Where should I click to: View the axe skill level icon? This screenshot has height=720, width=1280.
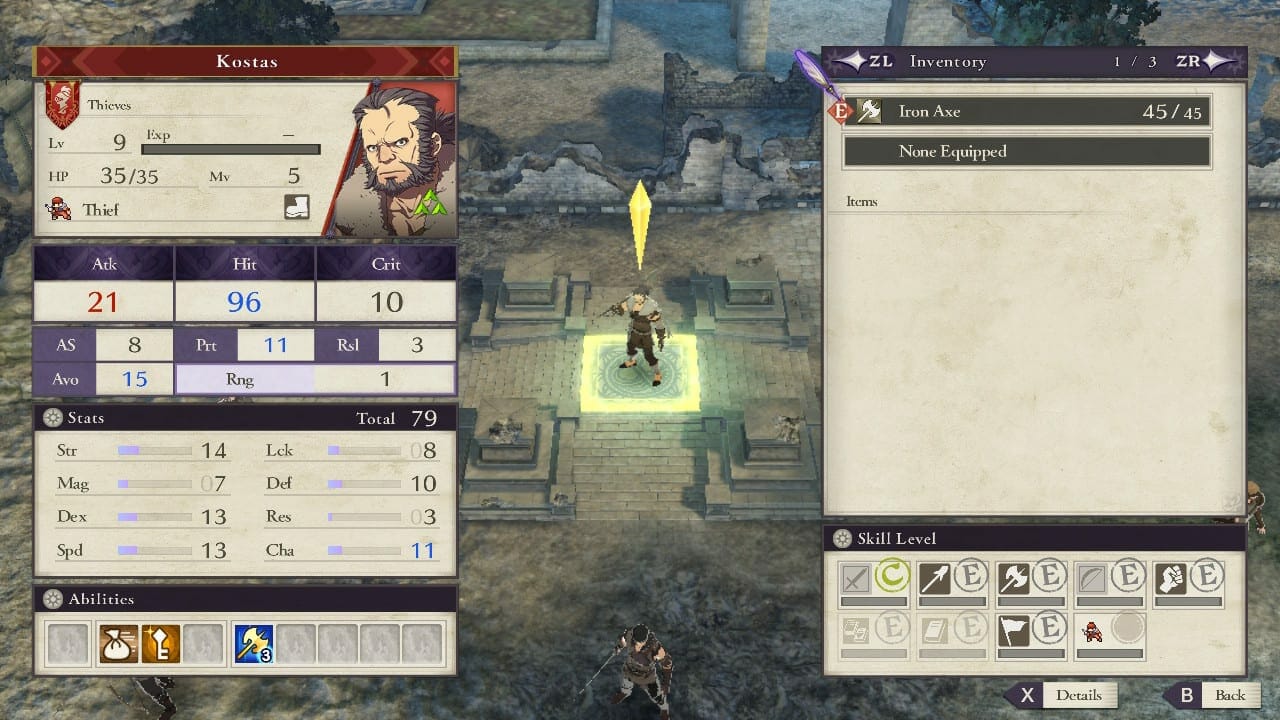point(1015,579)
